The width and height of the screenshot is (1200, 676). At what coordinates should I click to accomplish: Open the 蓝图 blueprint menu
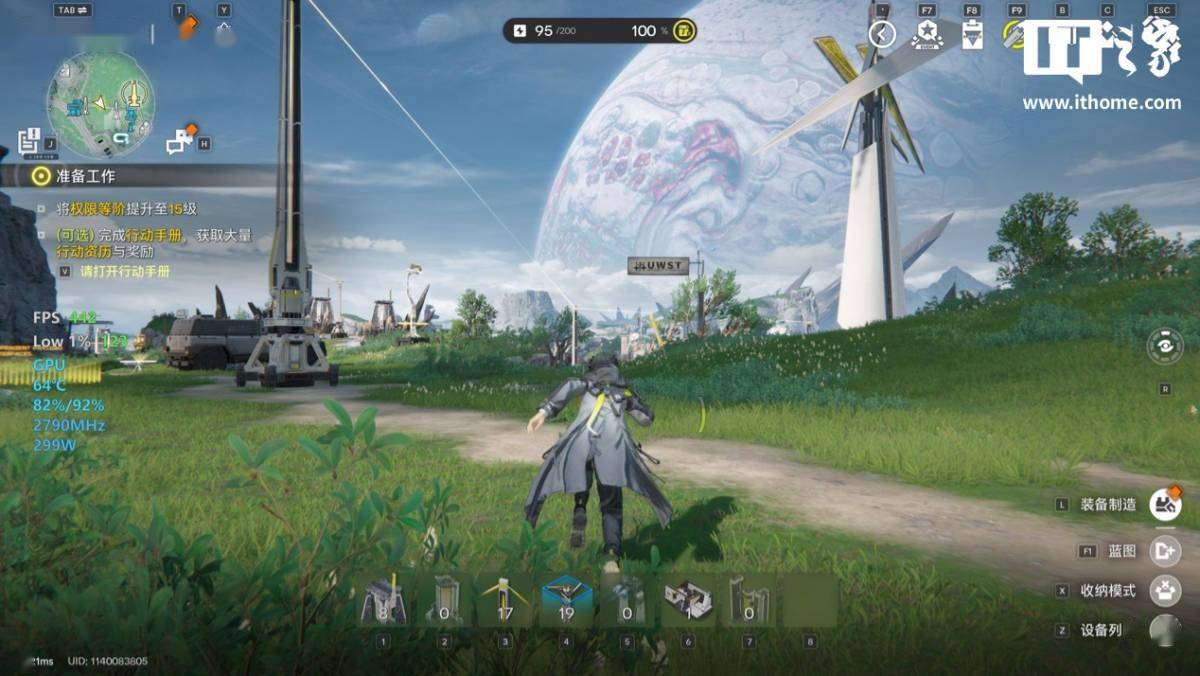pyautogui.click(x=1164, y=550)
